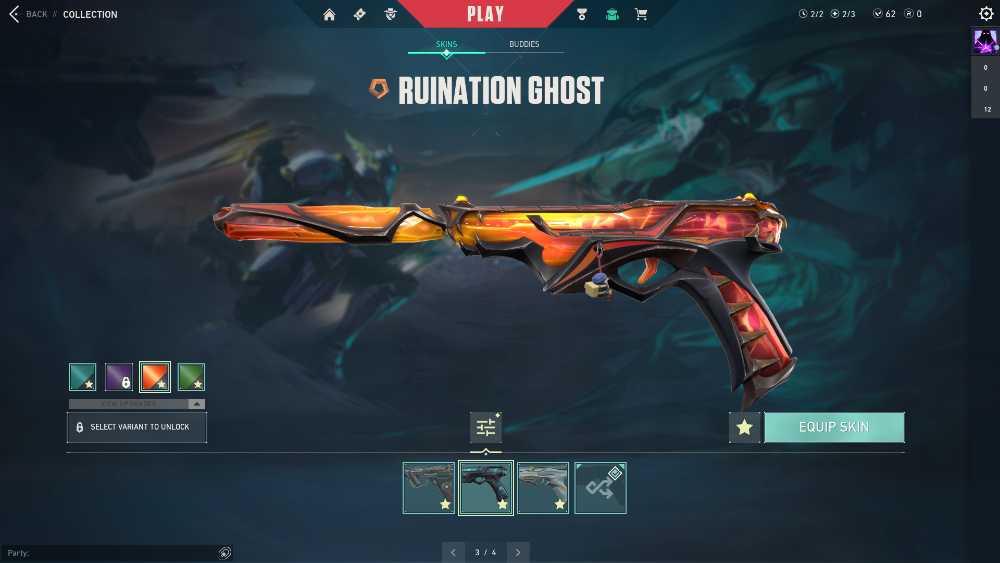Click Select Variant To Unlock button
Viewport: 1000px width, 563px height.
(137, 427)
